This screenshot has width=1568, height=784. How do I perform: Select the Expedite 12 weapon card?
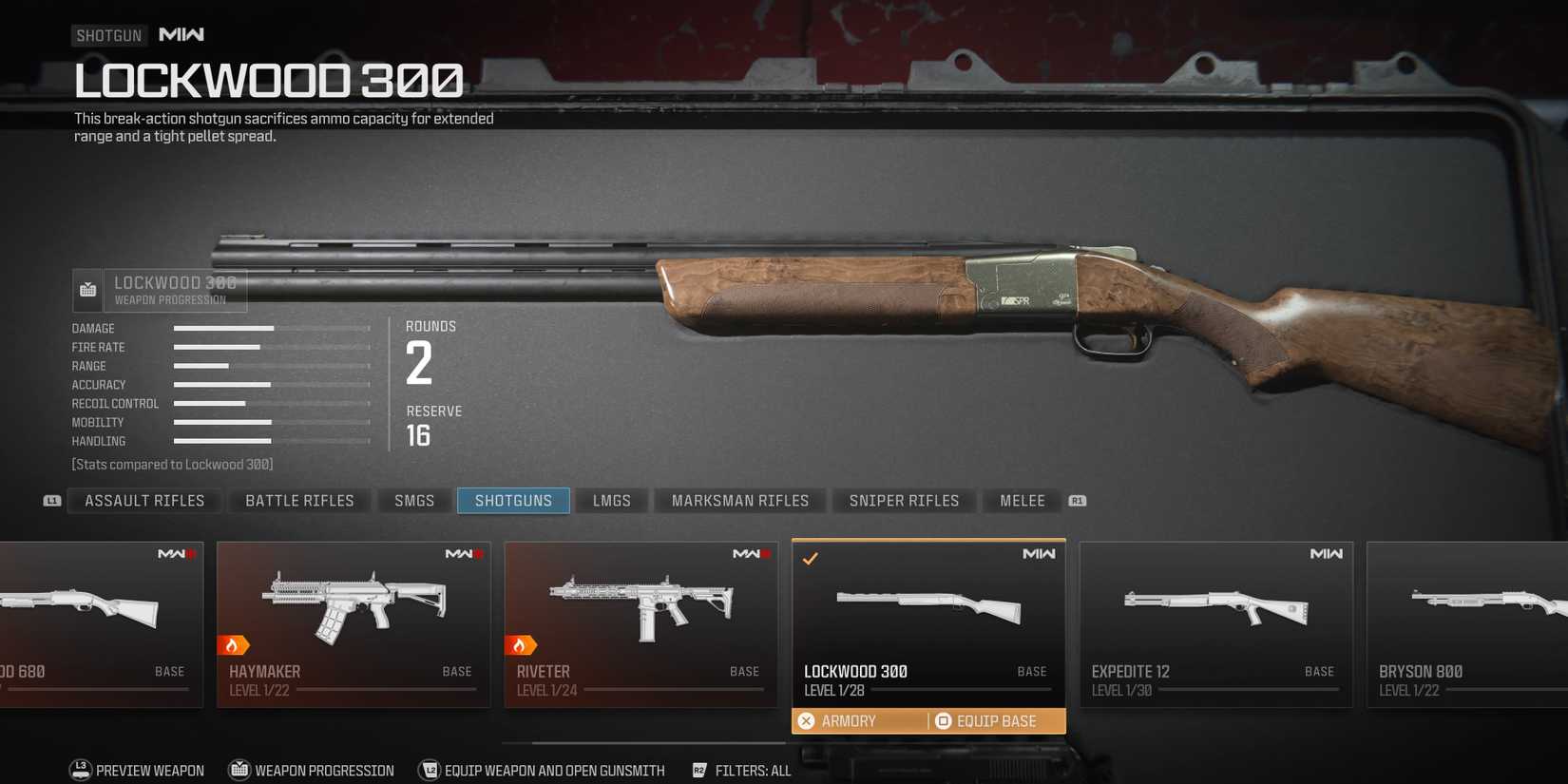coord(1216,622)
